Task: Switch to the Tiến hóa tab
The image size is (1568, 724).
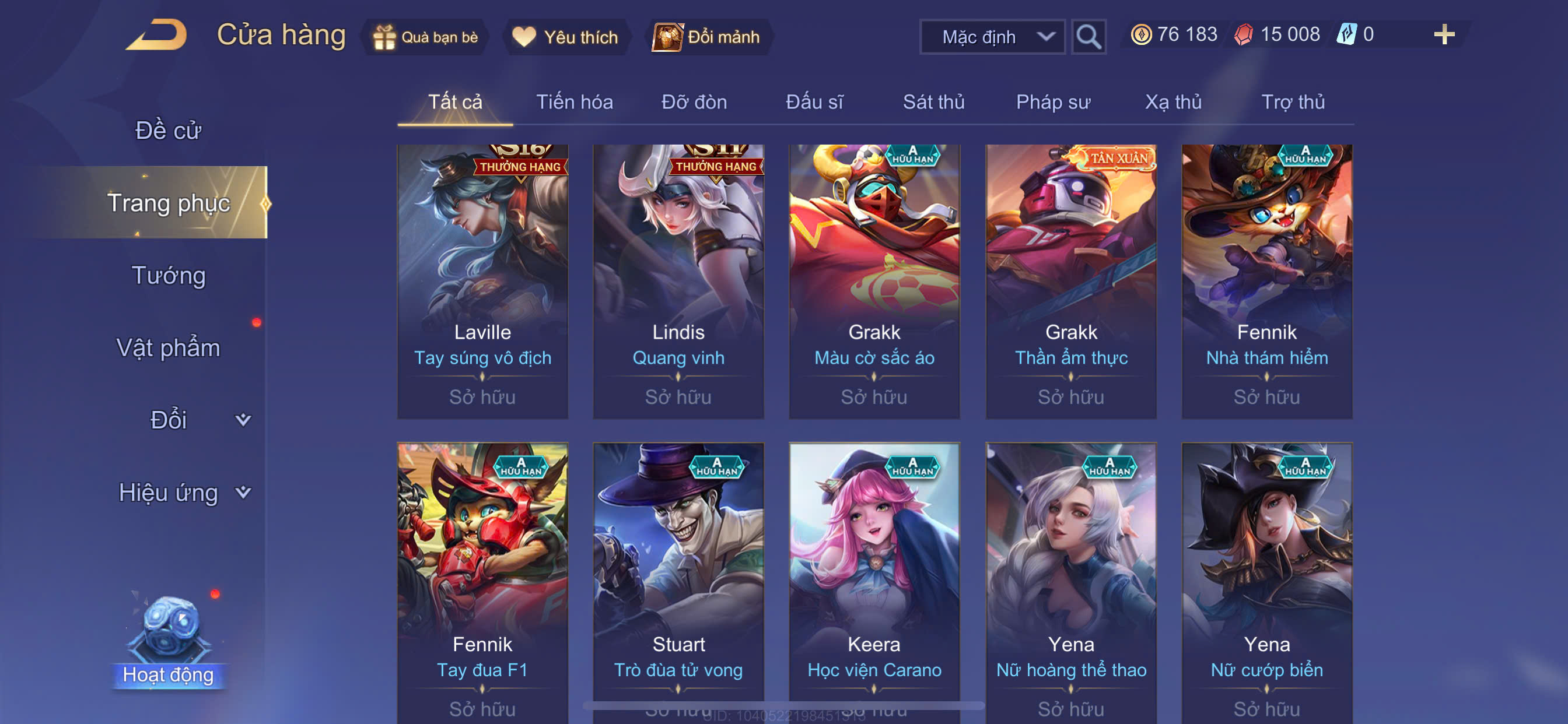Action: (x=574, y=101)
